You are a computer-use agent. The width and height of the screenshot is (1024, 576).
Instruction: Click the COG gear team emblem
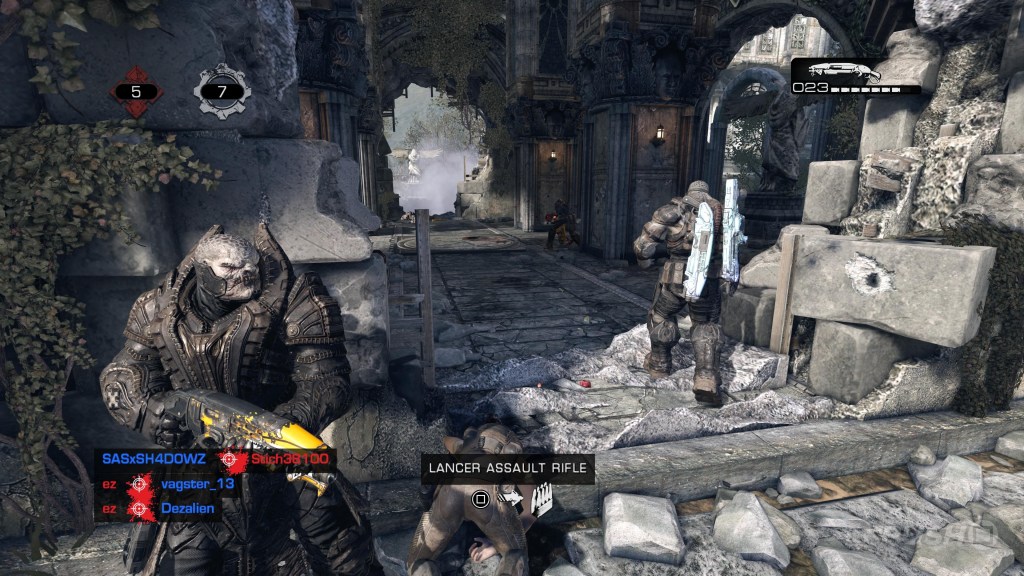pyautogui.click(x=222, y=92)
